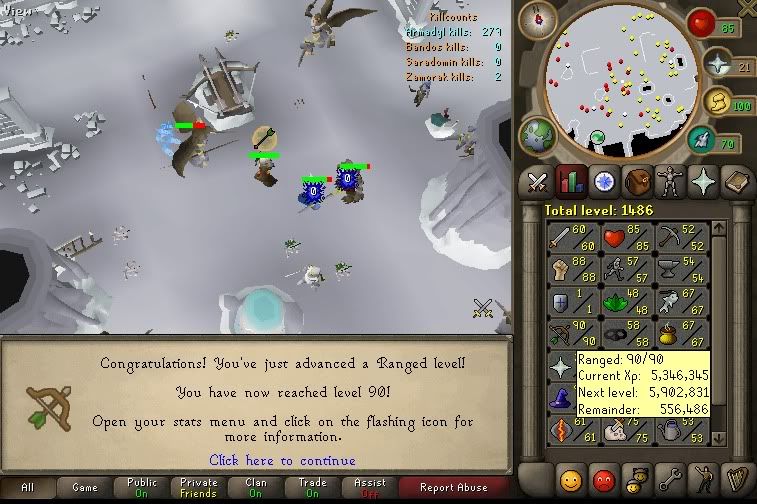Open the options tab with the wrench icon

[x=669, y=477]
